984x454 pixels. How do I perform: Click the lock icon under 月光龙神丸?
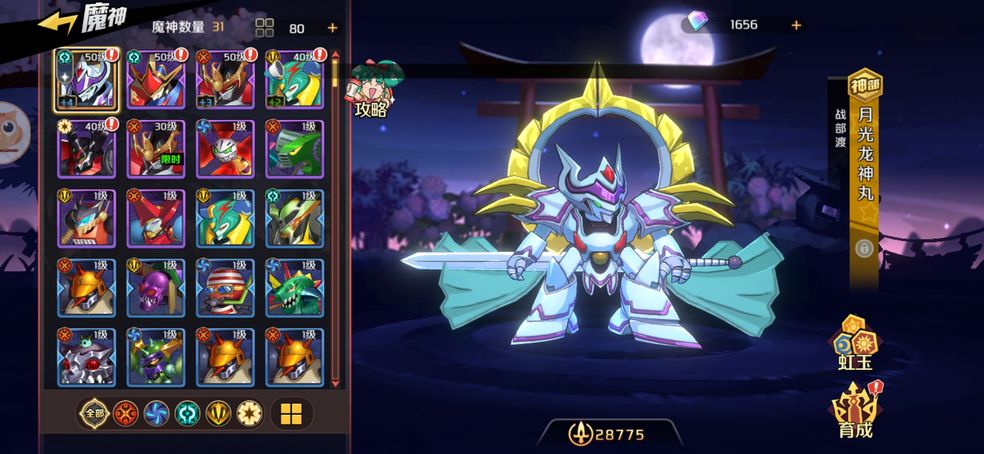pos(864,247)
